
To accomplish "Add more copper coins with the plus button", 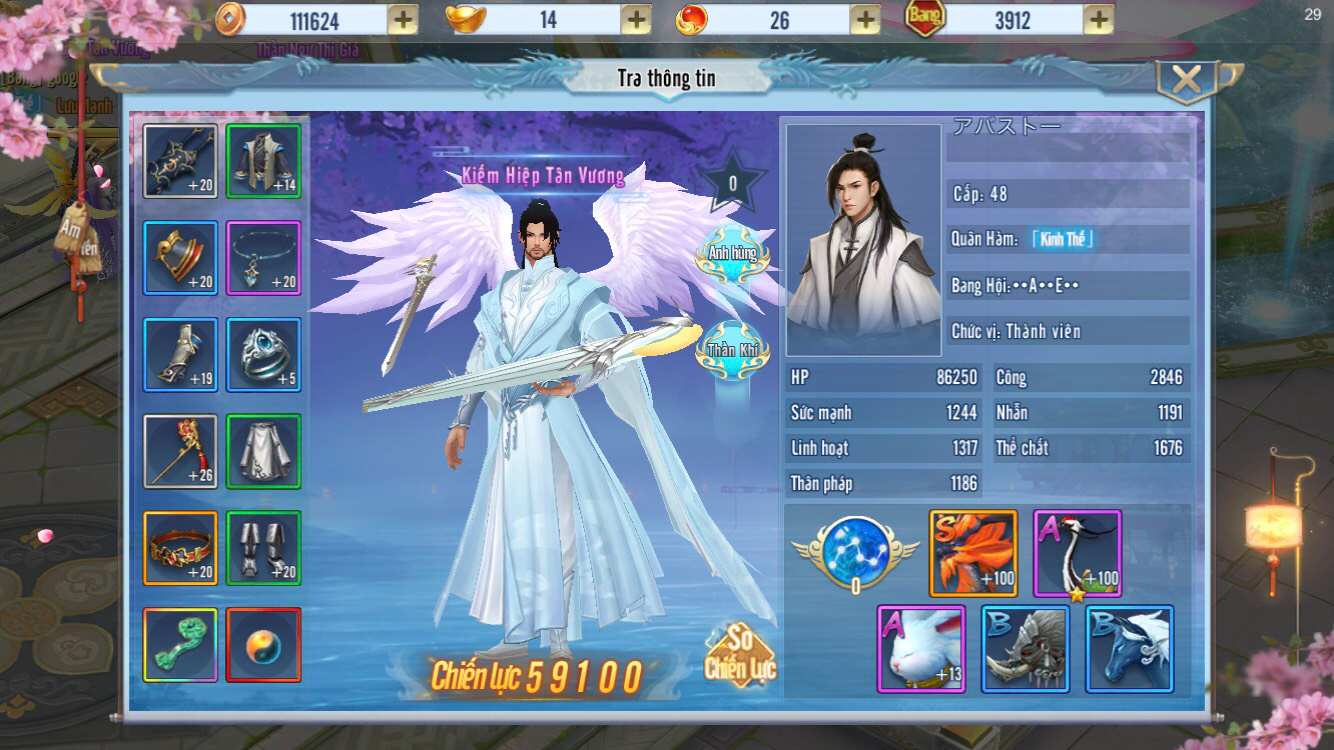I will [x=402, y=20].
